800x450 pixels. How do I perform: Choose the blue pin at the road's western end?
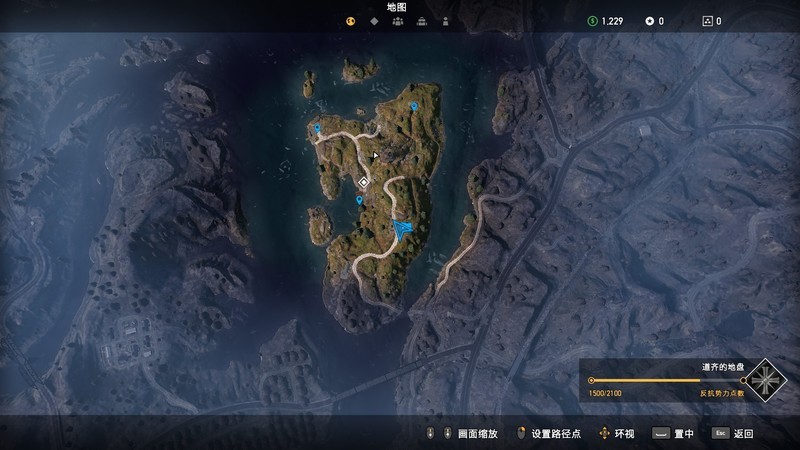pyautogui.click(x=318, y=129)
